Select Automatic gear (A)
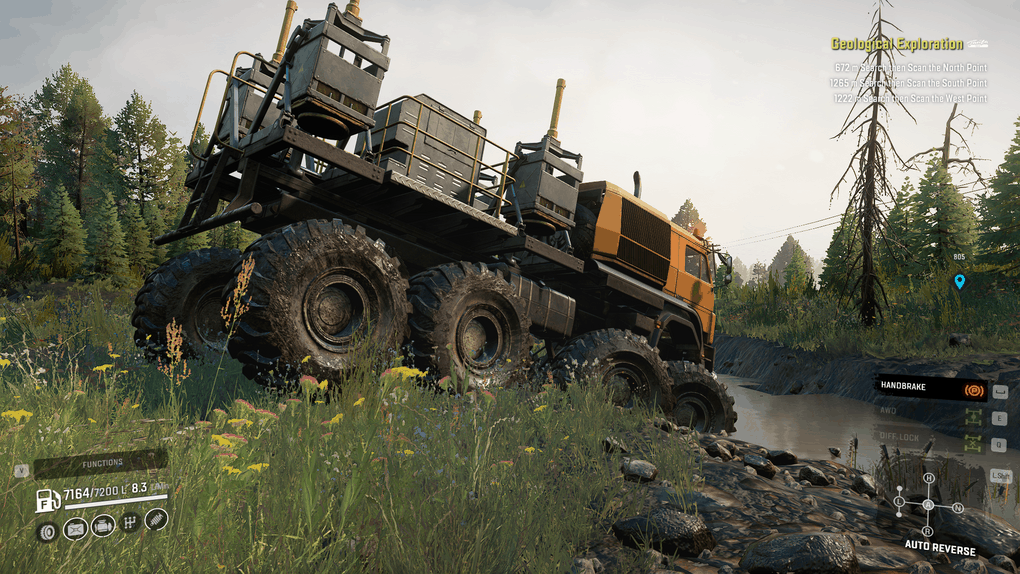 coord(927,505)
